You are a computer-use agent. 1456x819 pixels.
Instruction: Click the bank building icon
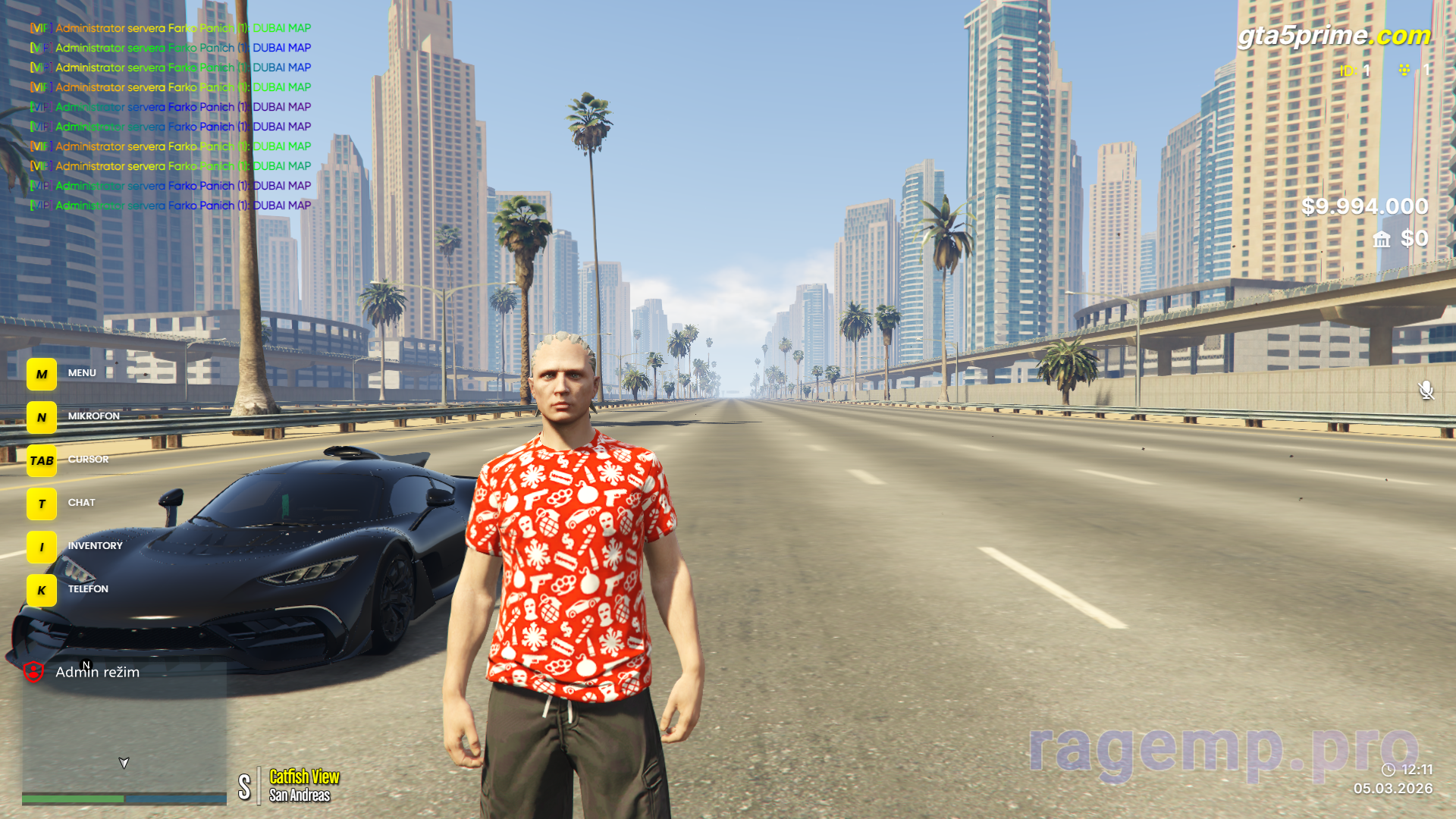[1382, 240]
